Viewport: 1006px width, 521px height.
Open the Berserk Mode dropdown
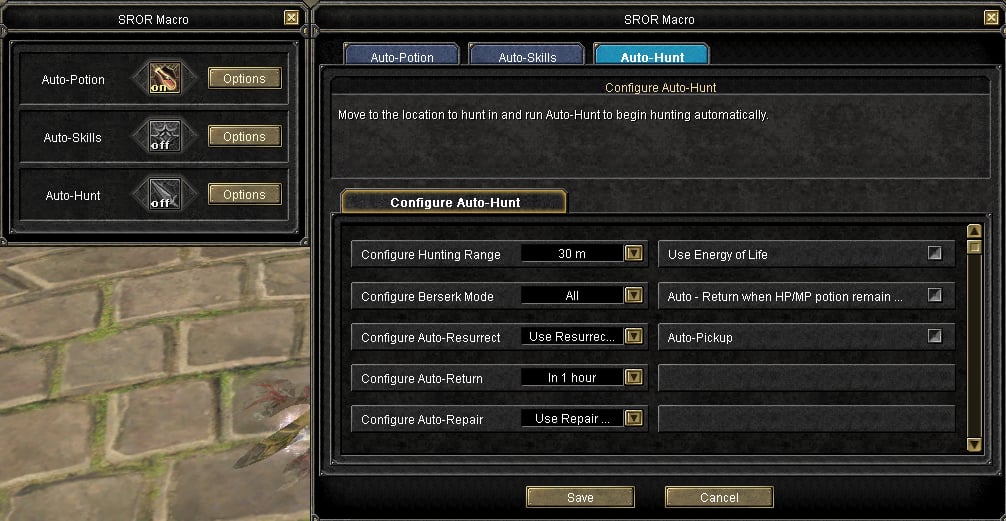point(633,295)
